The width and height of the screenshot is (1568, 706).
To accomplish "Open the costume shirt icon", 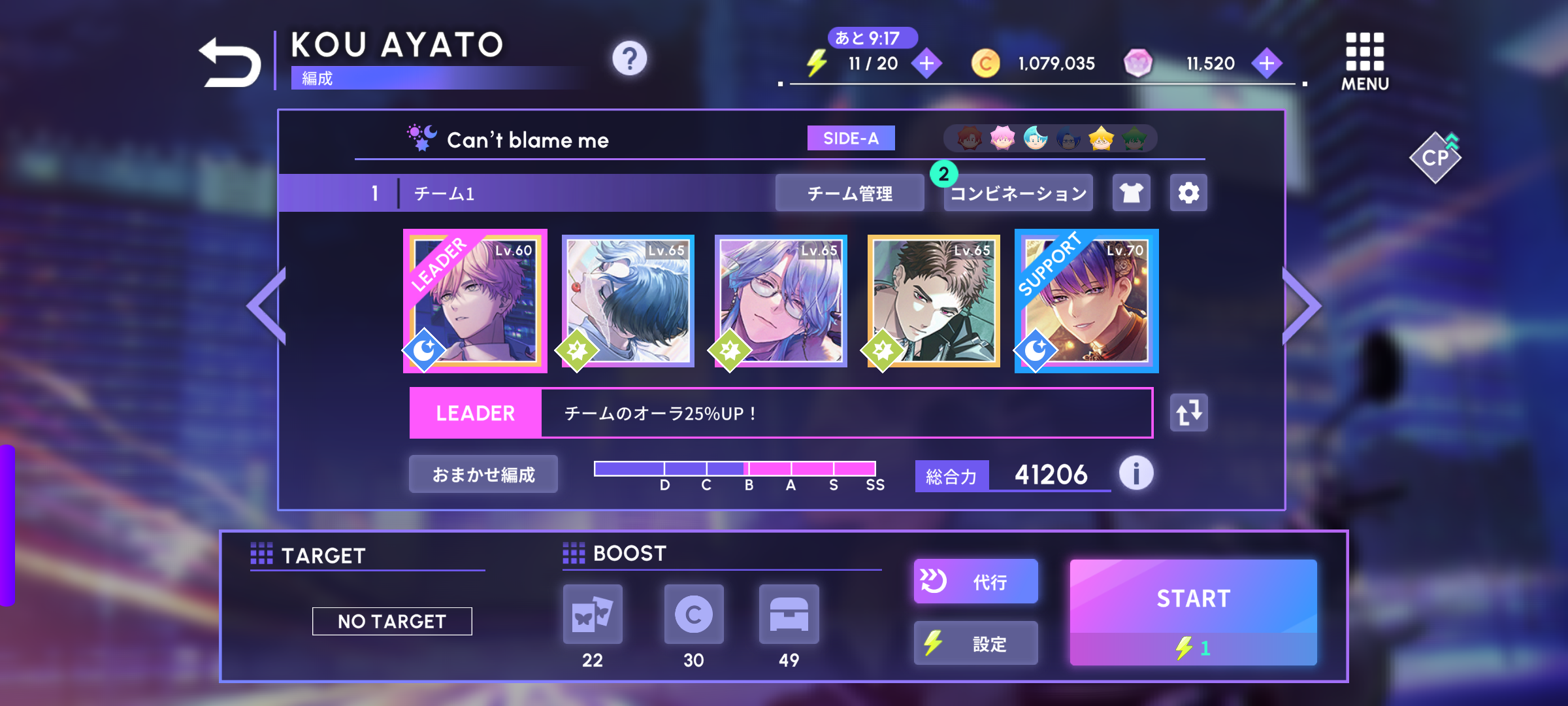I will tap(1132, 193).
